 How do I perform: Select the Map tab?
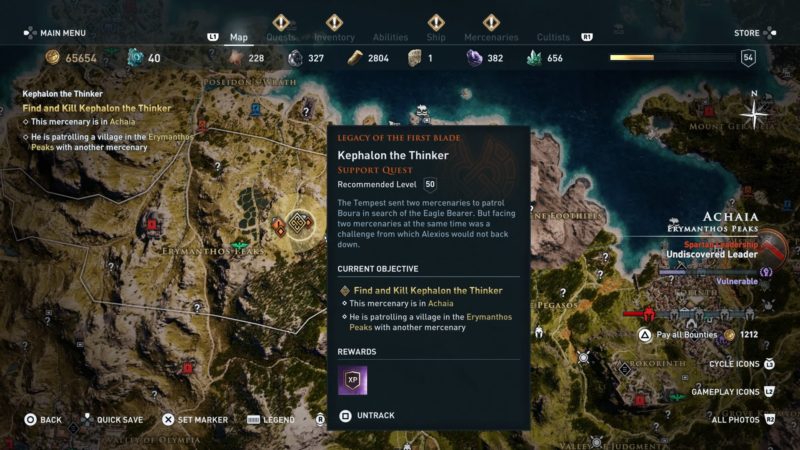point(239,38)
